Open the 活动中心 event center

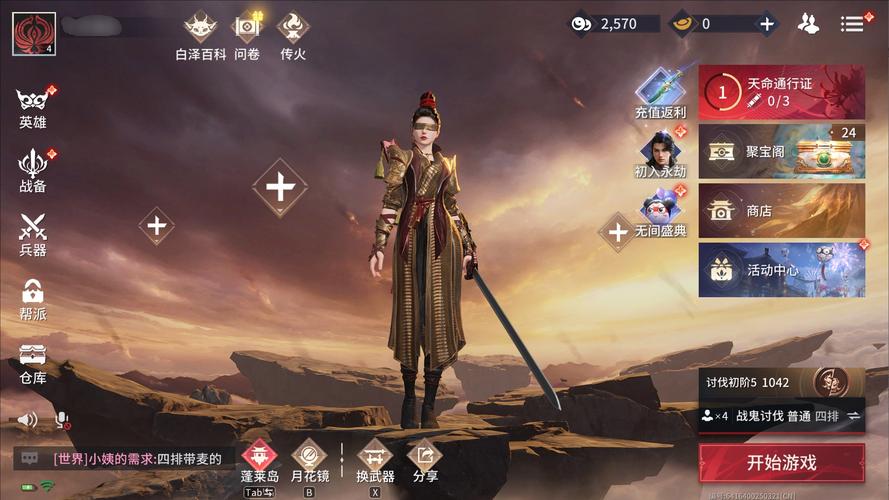tap(781, 270)
